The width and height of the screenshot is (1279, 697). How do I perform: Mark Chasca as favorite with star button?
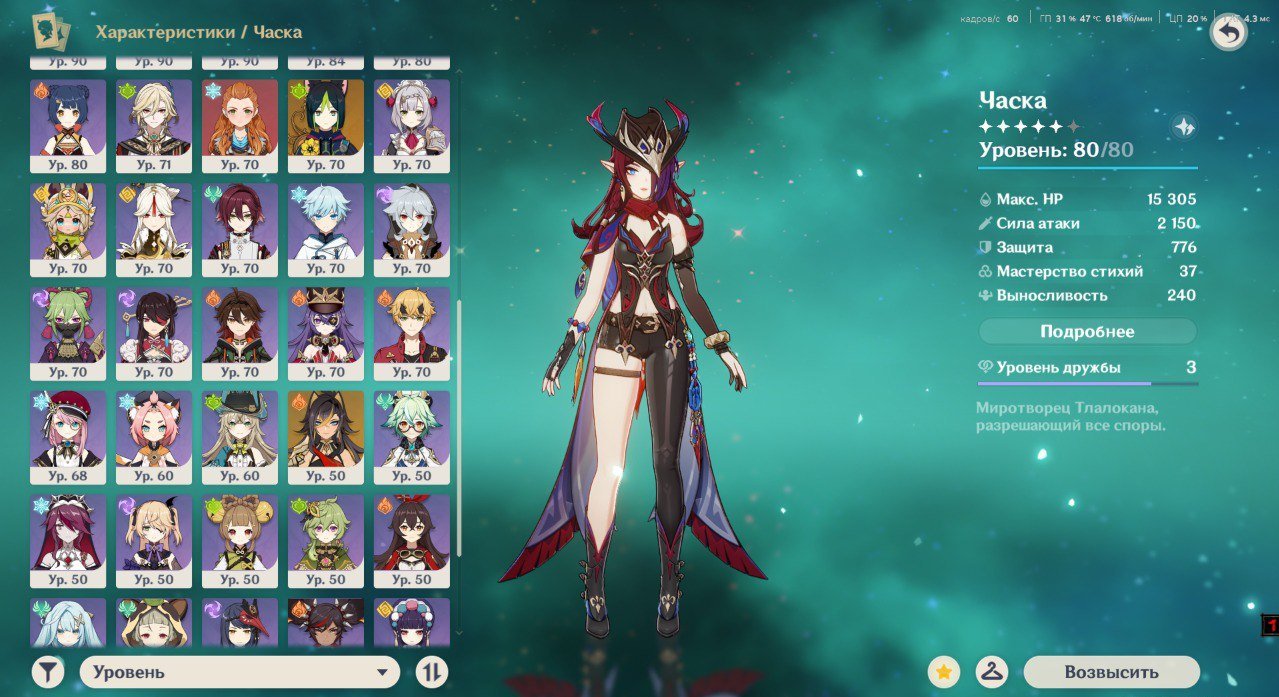coord(944,672)
